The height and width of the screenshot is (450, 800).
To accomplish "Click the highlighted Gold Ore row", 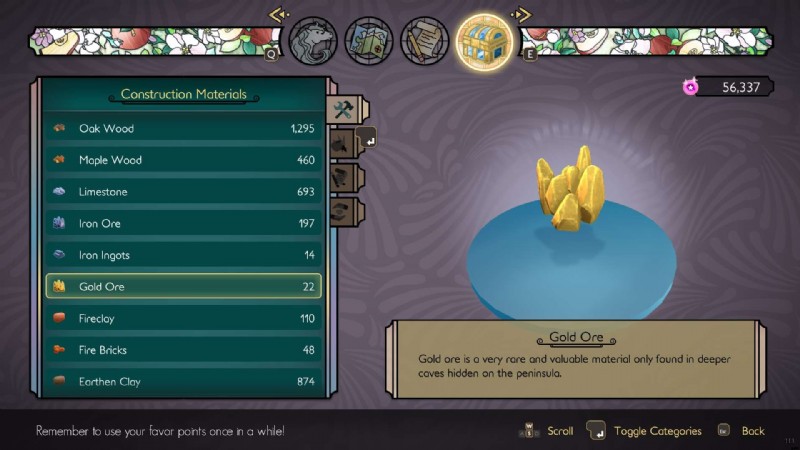I will click(184, 287).
